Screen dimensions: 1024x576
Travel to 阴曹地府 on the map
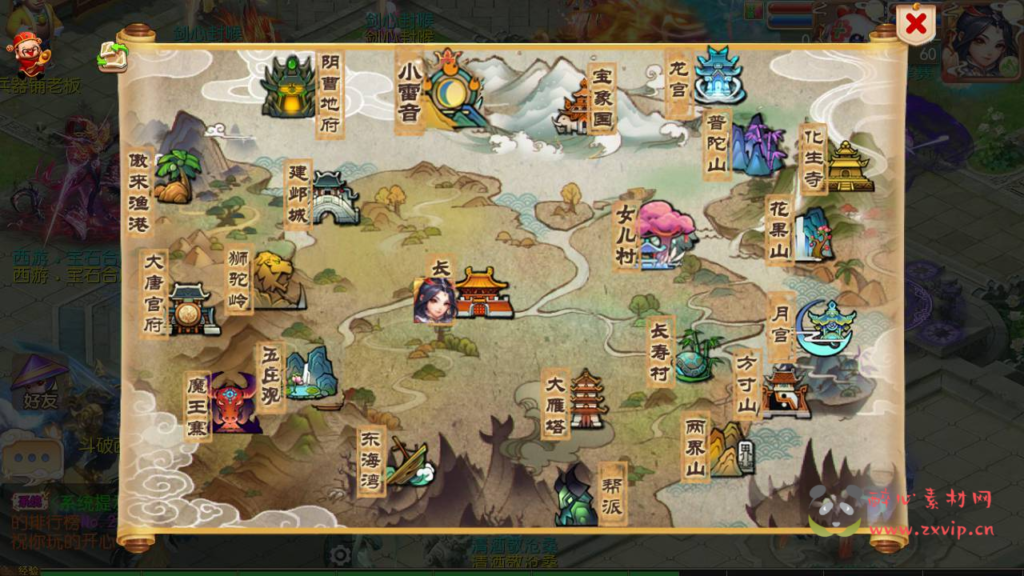[x=290, y=87]
